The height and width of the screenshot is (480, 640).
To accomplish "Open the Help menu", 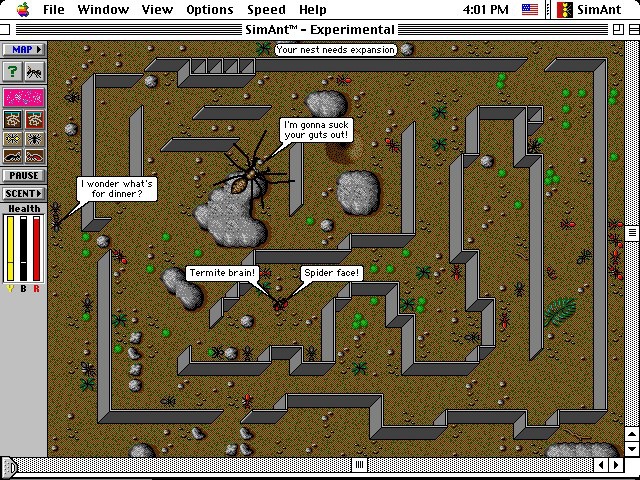I will 313,10.
